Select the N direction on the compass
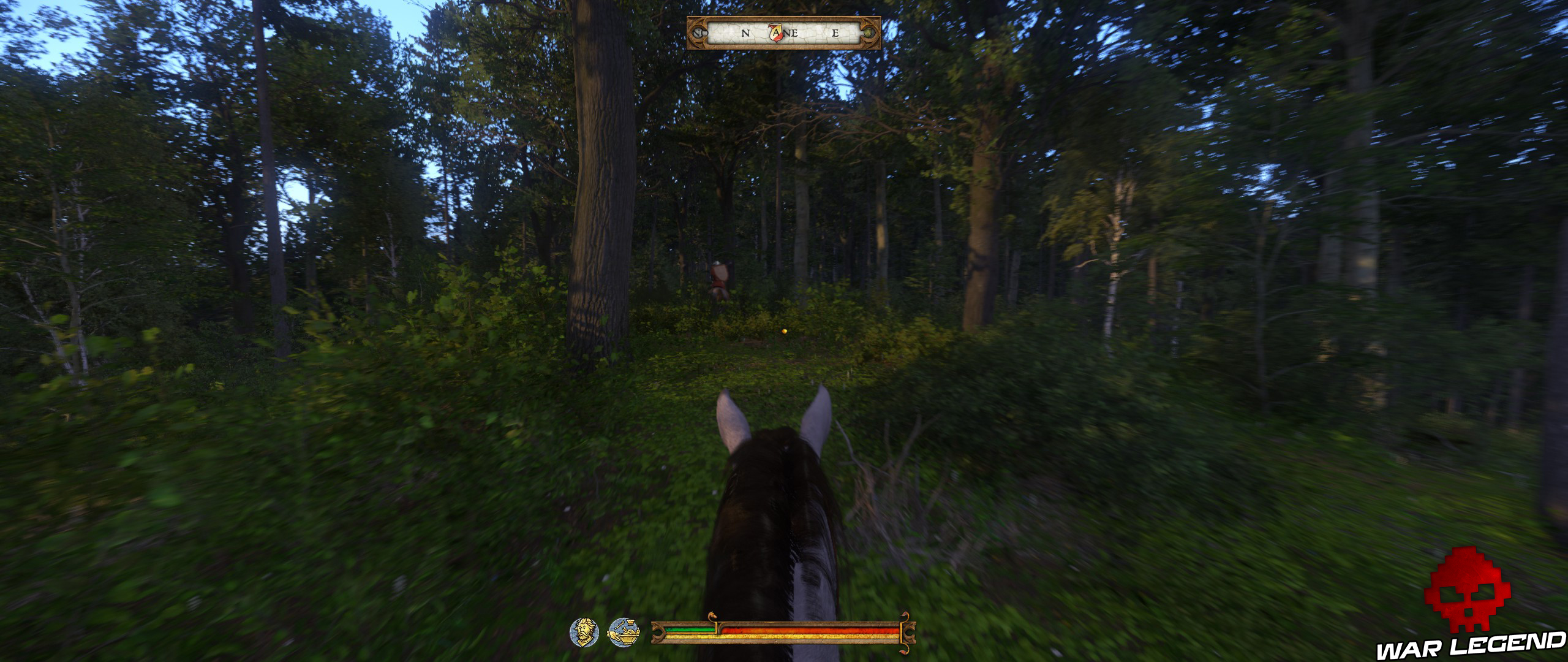 (745, 34)
